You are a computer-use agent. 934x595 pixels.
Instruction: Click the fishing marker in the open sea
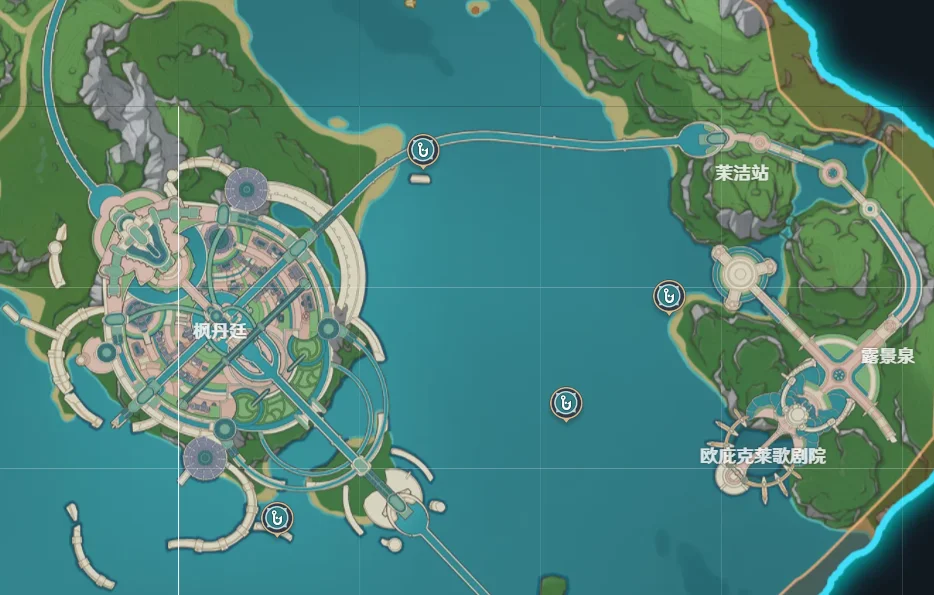(x=566, y=403)
